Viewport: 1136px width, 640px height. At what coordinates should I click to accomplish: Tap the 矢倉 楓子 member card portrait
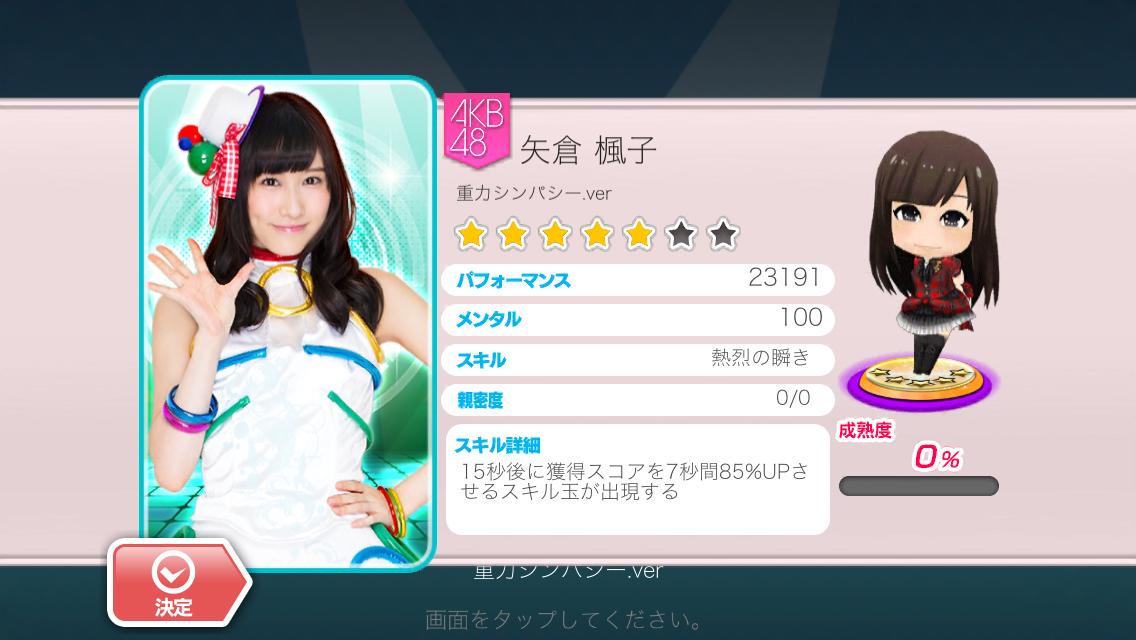289,310
